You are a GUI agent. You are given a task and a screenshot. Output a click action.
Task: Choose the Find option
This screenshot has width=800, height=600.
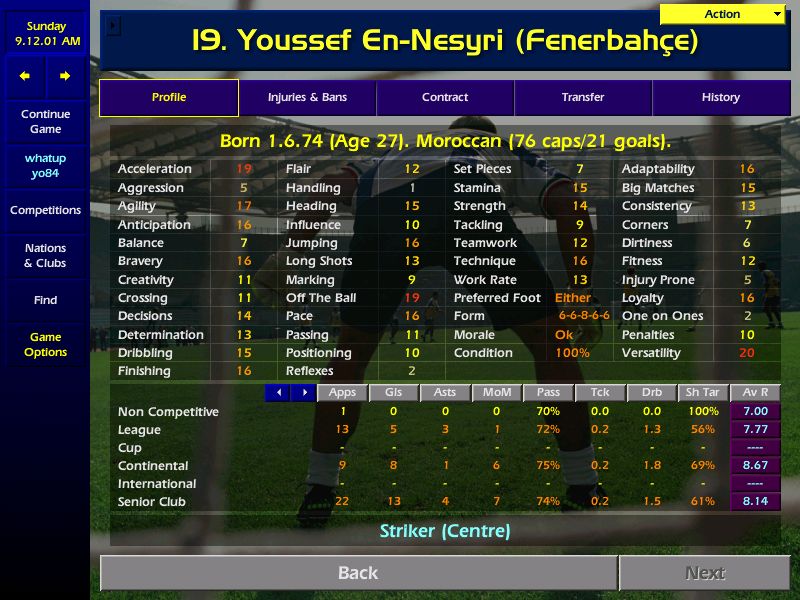[45, 300]
